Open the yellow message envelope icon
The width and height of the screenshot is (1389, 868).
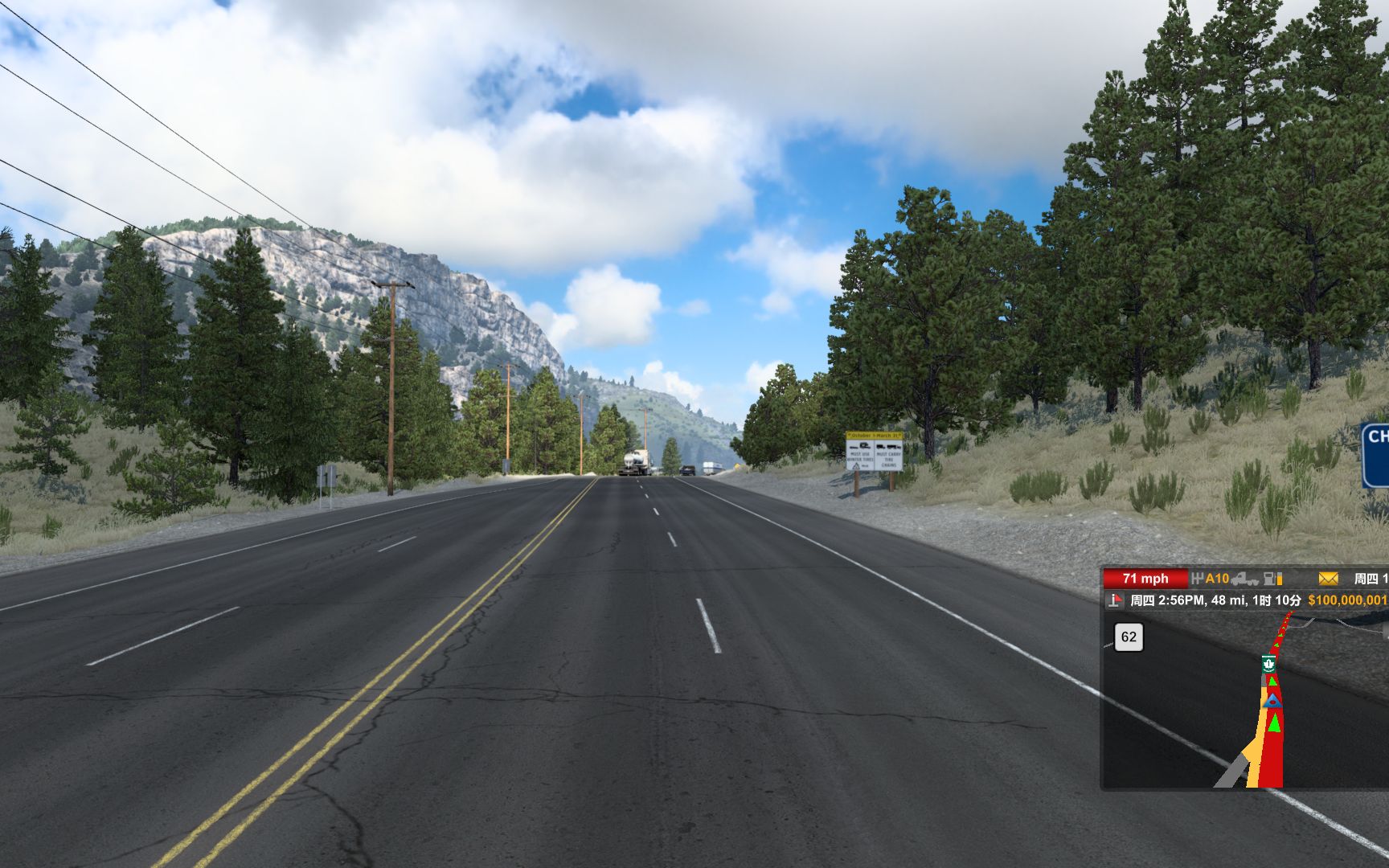click(1327, 579)
